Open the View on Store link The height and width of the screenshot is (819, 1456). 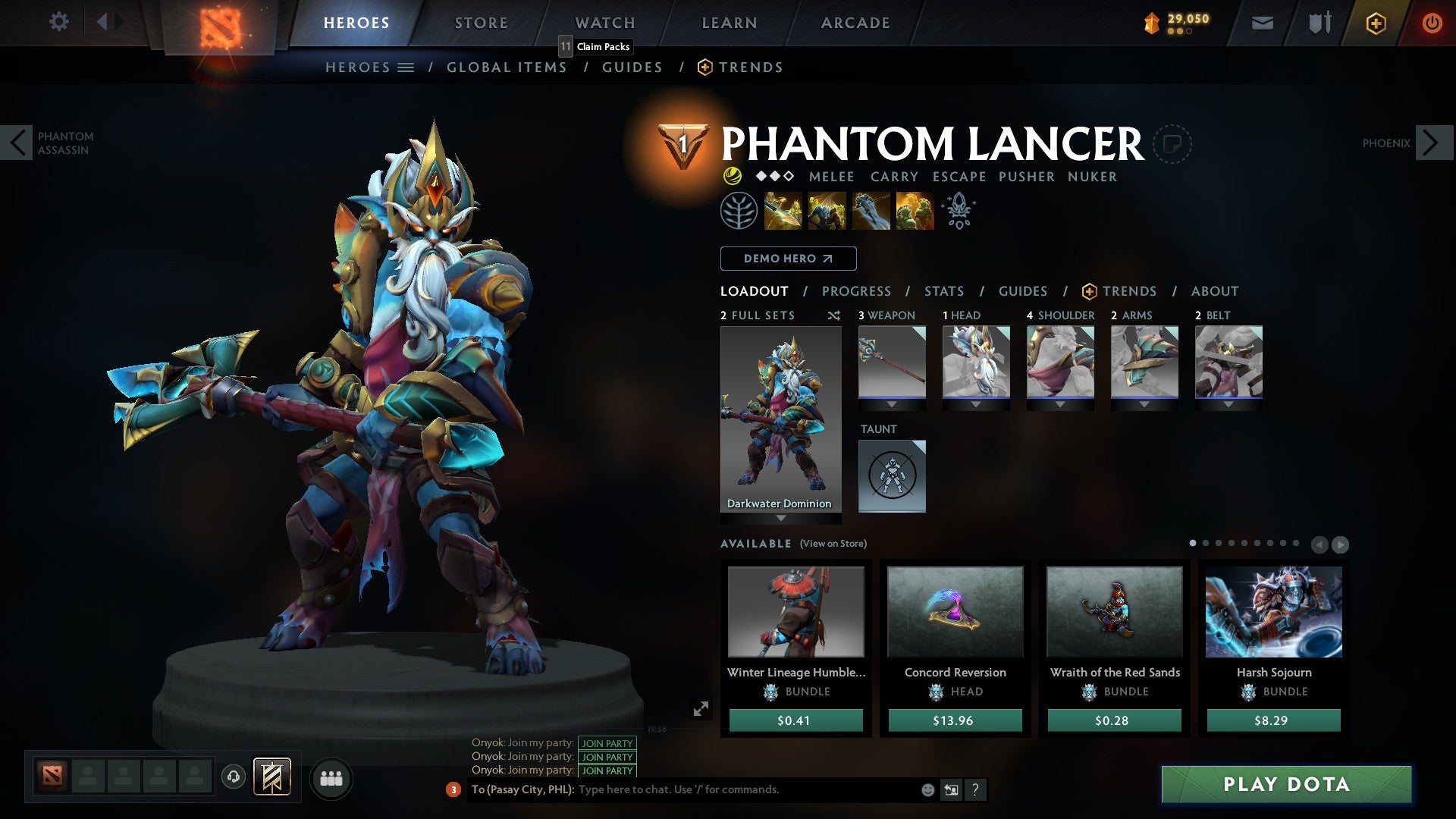point(834,544)
